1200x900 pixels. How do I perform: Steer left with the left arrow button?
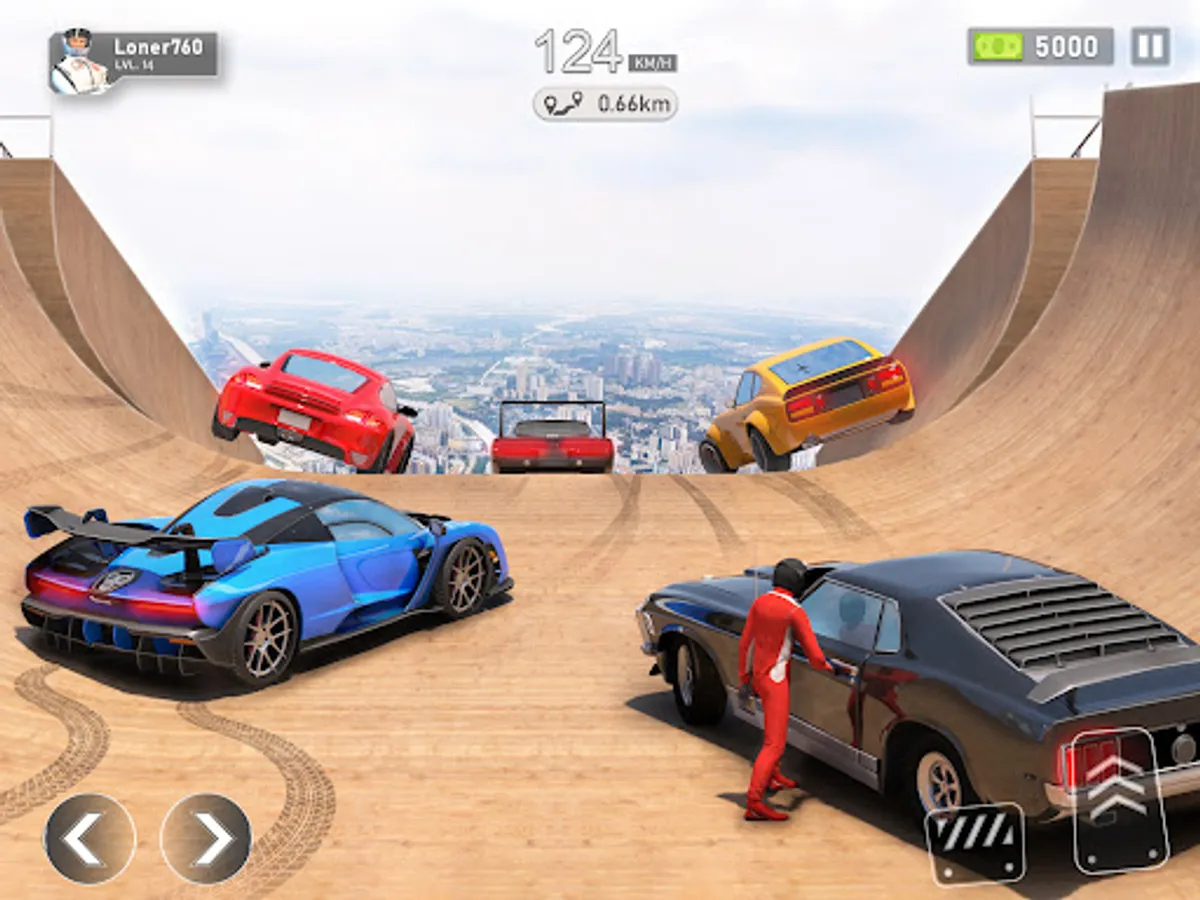pos(90,838)
